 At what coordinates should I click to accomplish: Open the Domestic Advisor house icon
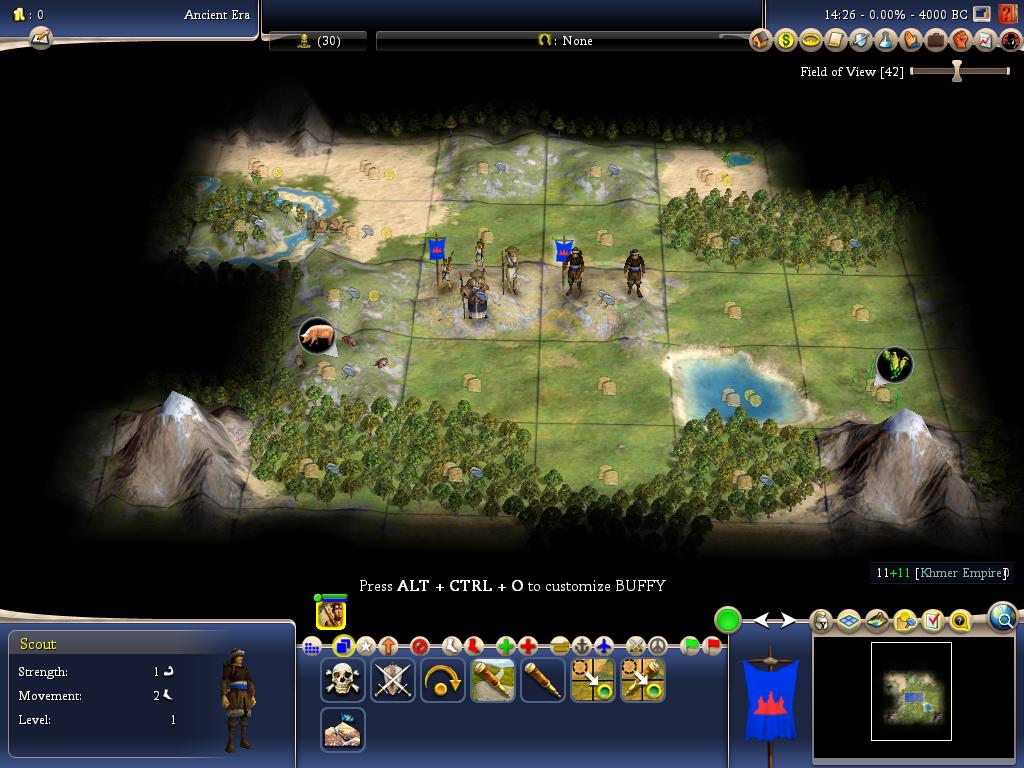761,40
